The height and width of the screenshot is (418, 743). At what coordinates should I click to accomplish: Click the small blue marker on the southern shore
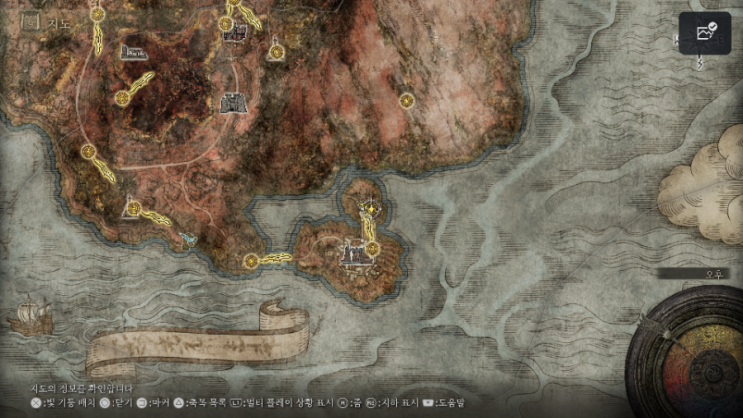[x=188, y=240]
